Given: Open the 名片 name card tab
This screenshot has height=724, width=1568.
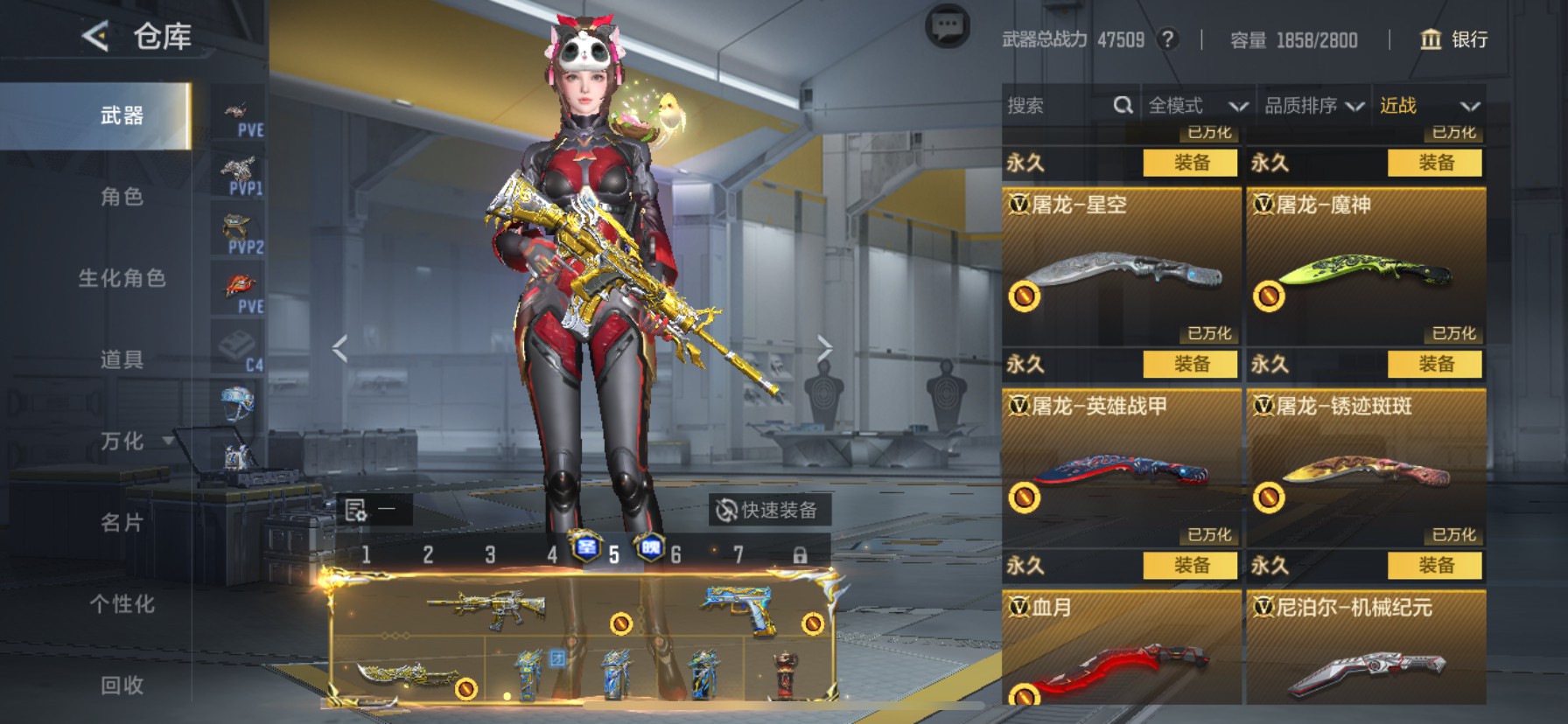Looking at the screenshot, I should tap(122, 522).
